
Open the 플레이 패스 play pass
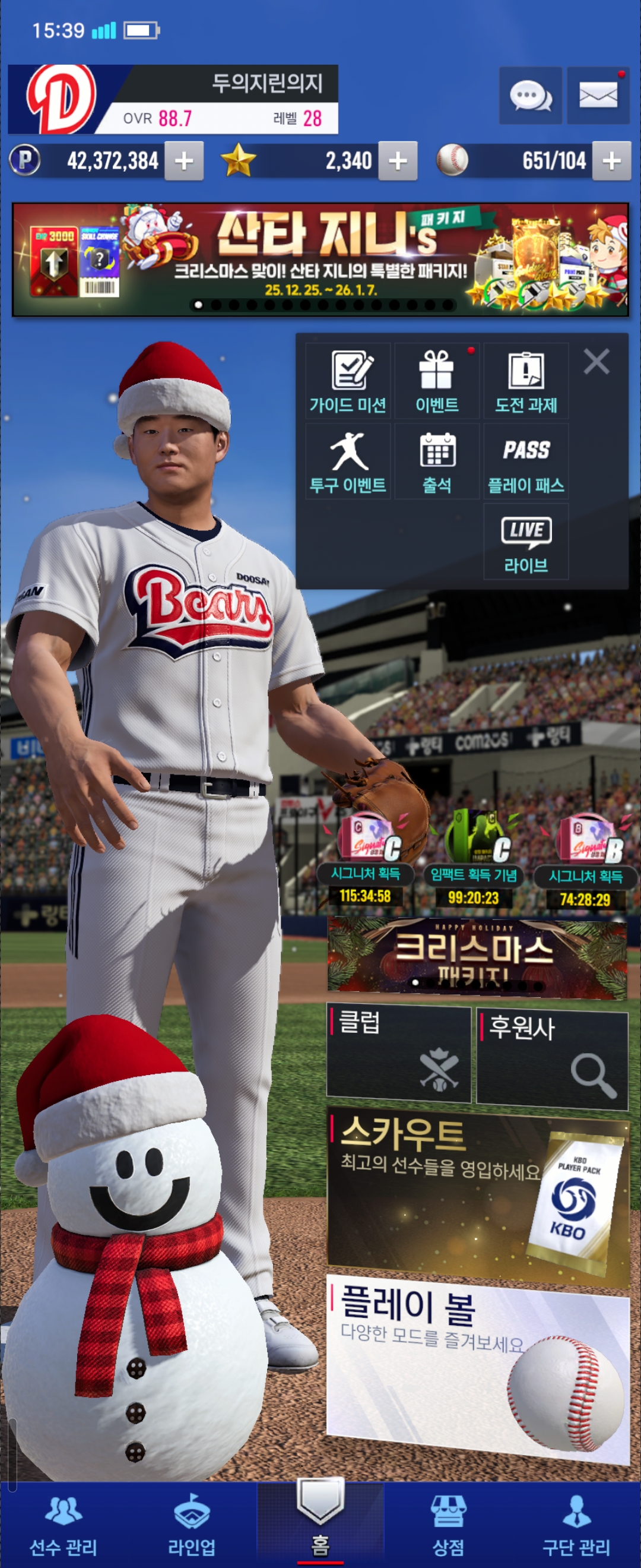click(x=526, y=462)
